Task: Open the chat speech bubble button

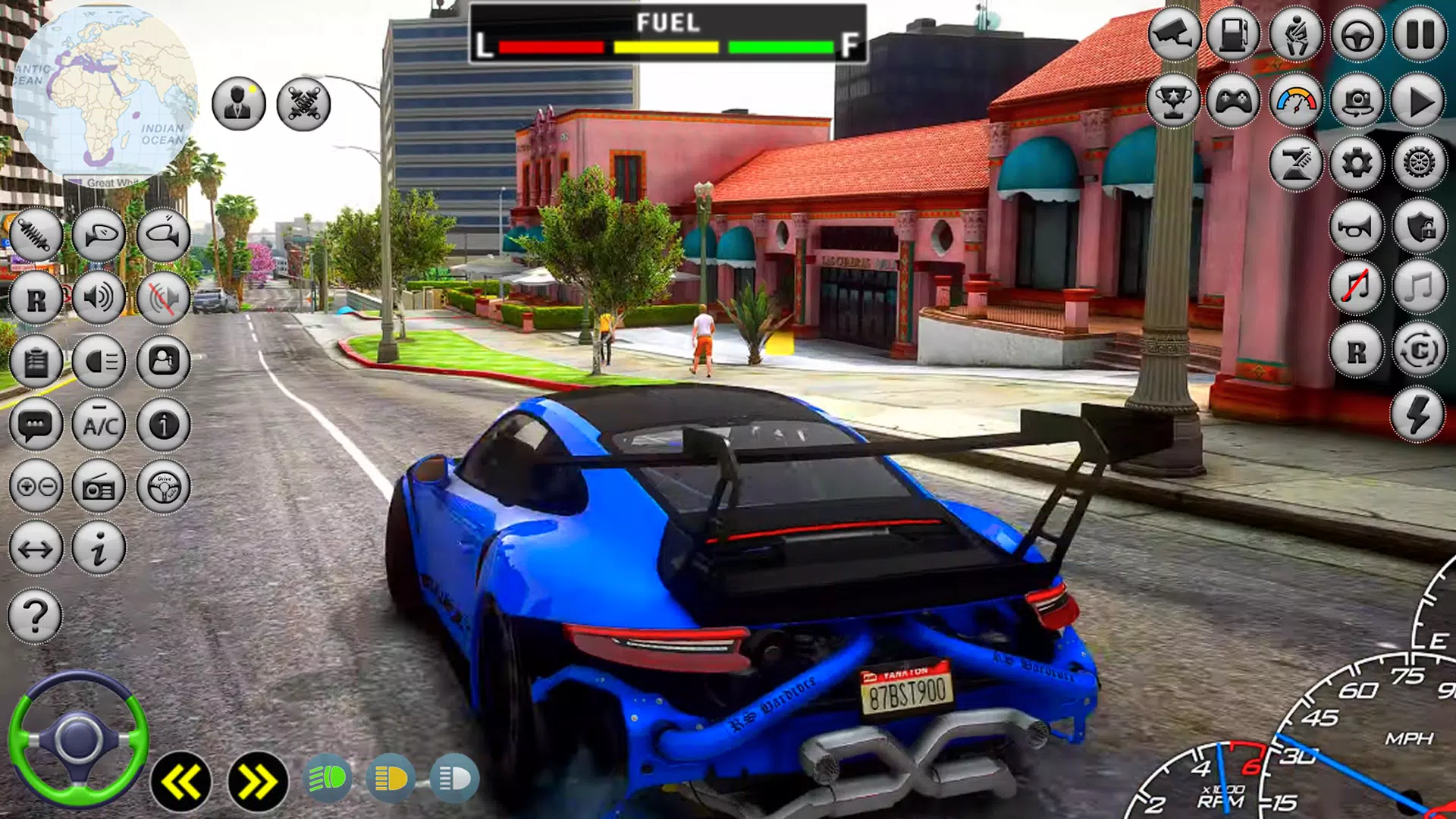Action: click(x=36, y=425)
